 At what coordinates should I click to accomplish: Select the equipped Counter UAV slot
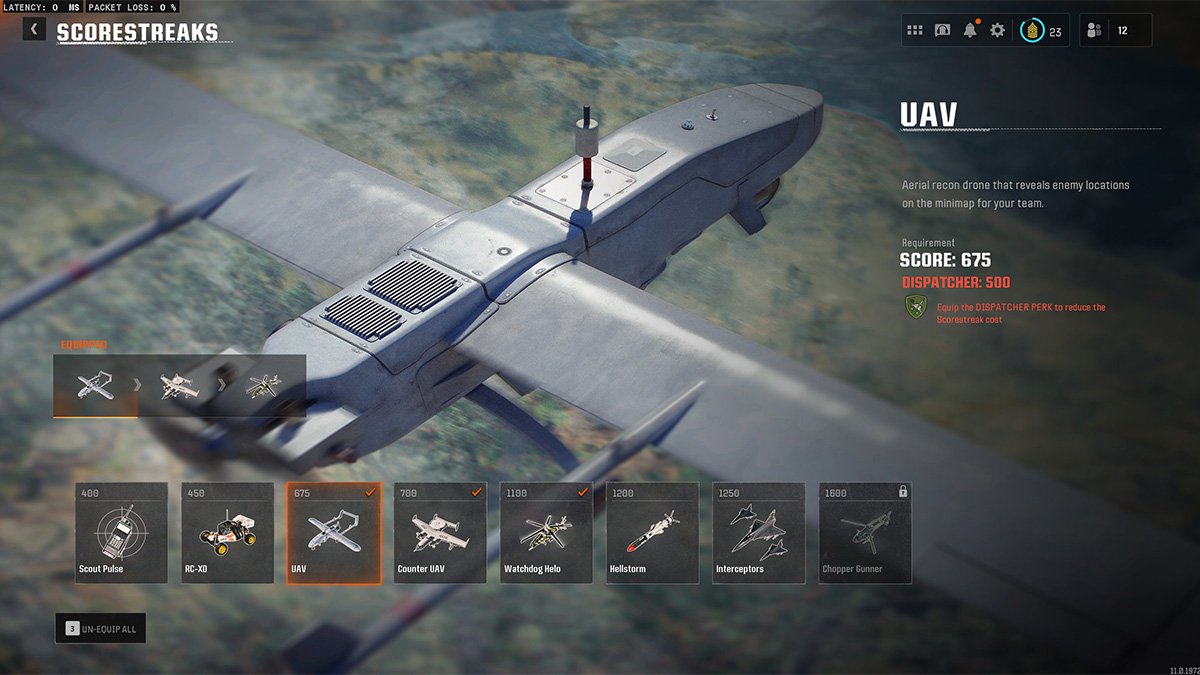(x=180, y=386)
